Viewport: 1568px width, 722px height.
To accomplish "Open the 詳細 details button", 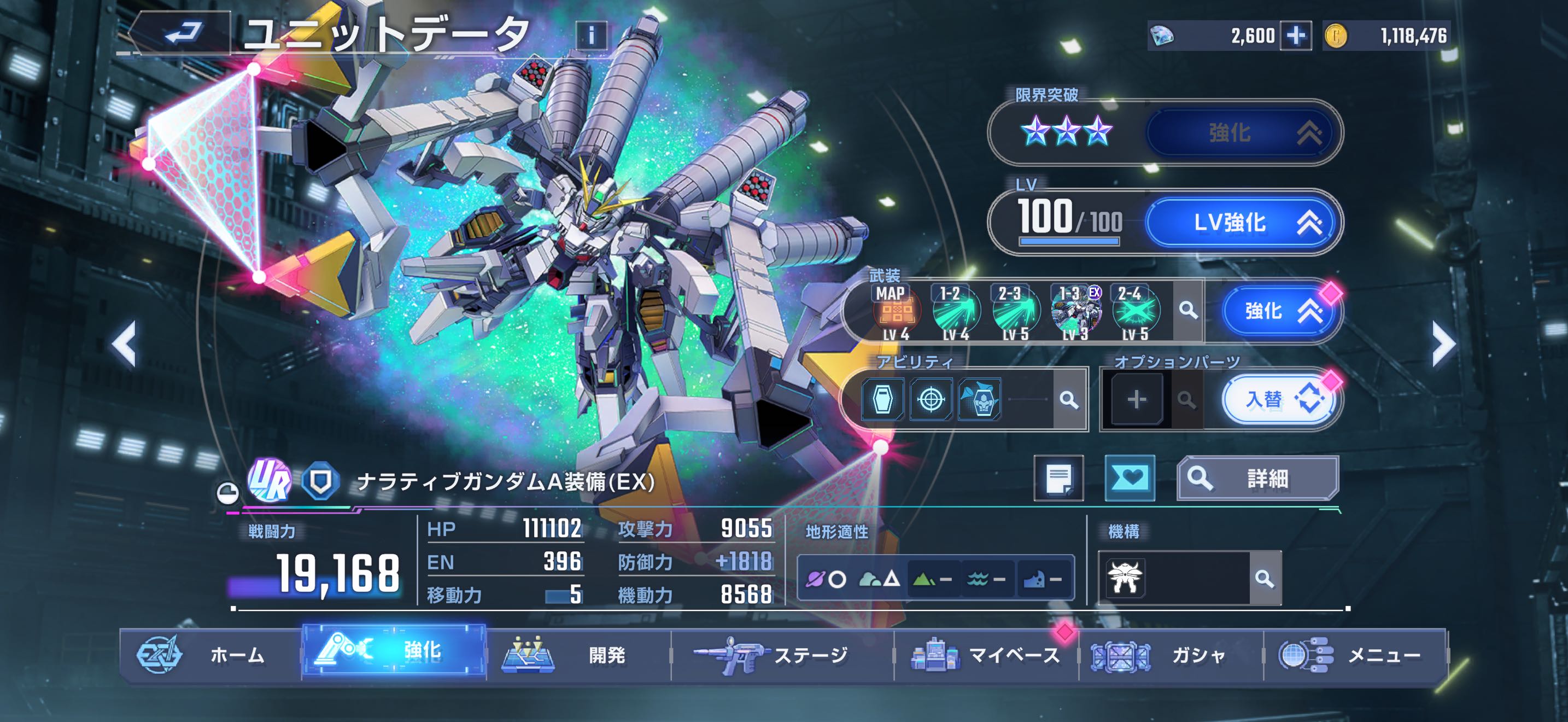I will pos(1257,479).
